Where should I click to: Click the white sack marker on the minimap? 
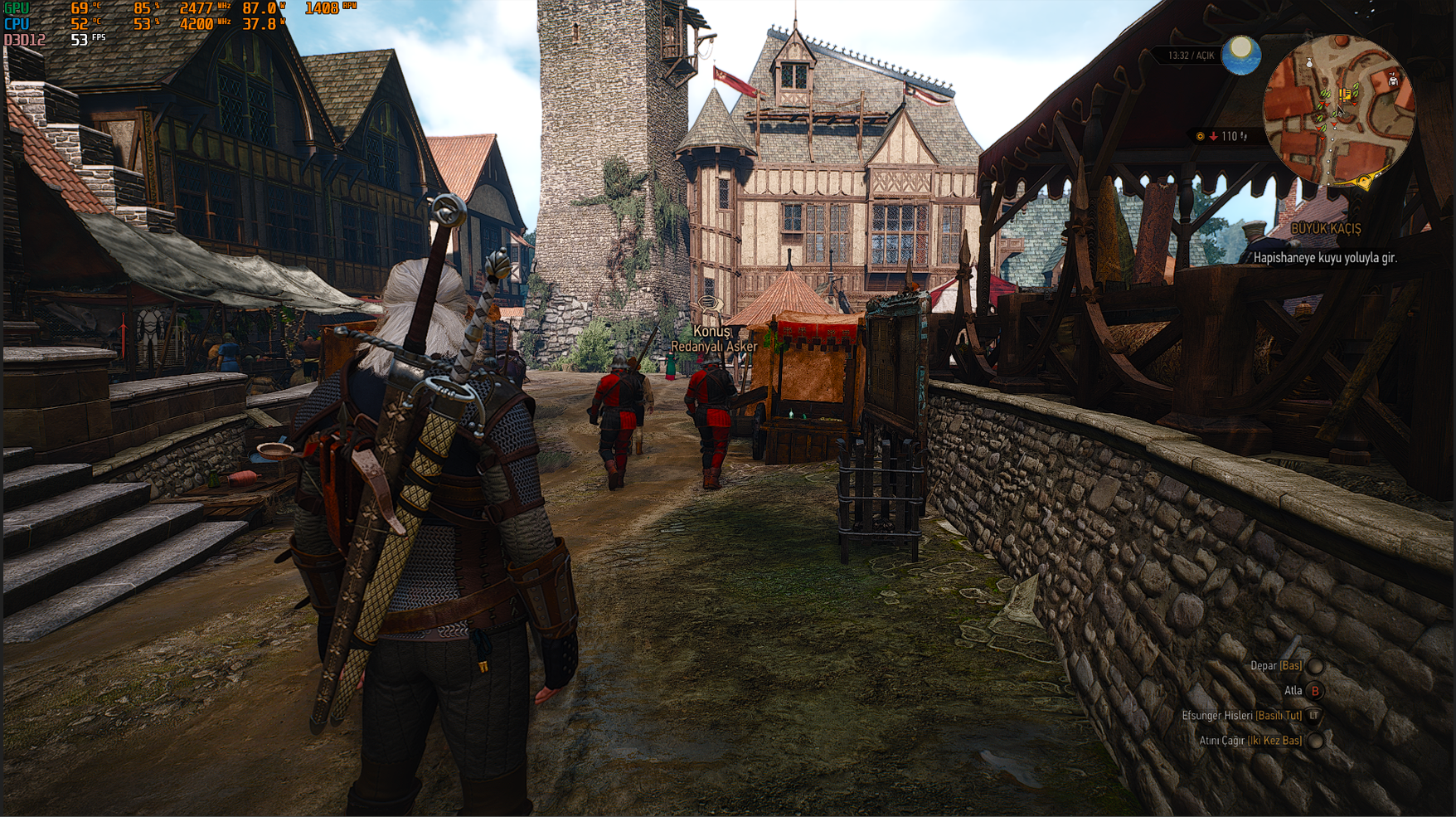click(1309, 63)
